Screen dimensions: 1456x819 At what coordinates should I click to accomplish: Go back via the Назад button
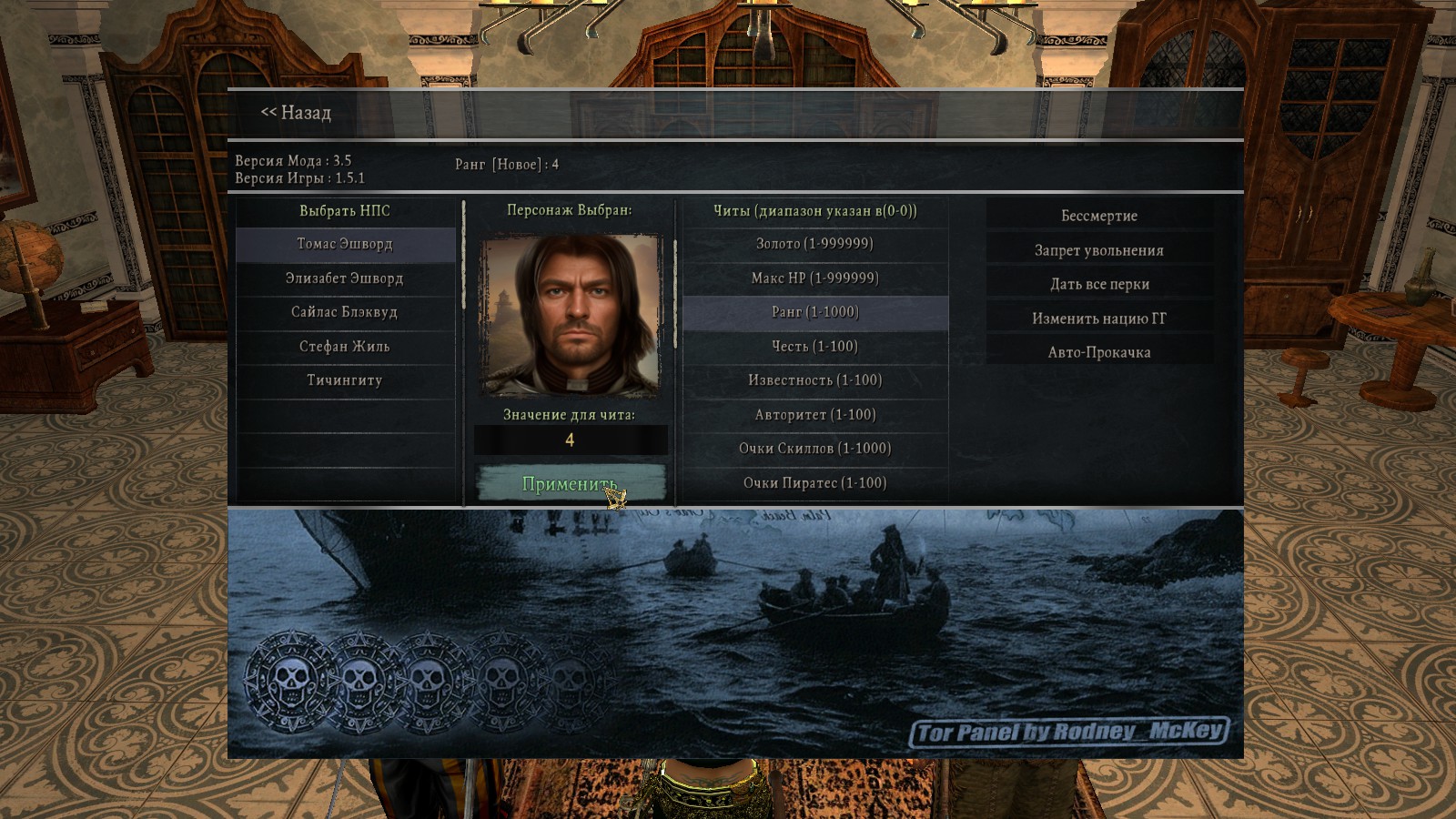(x=297, y=113)
